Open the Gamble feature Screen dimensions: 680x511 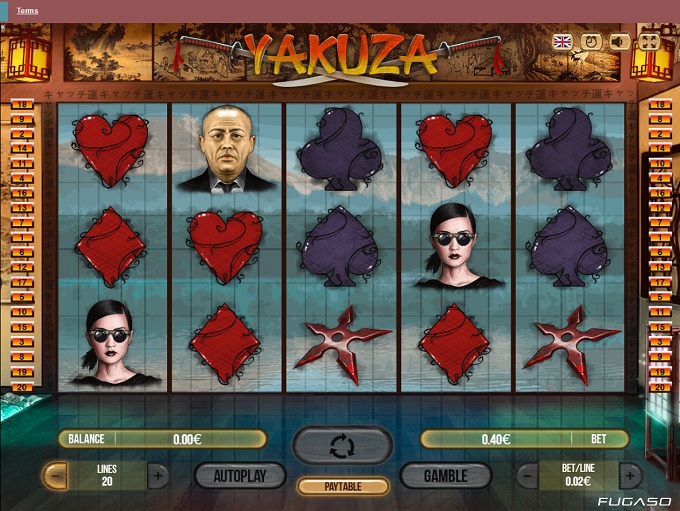tap(445, 476)
